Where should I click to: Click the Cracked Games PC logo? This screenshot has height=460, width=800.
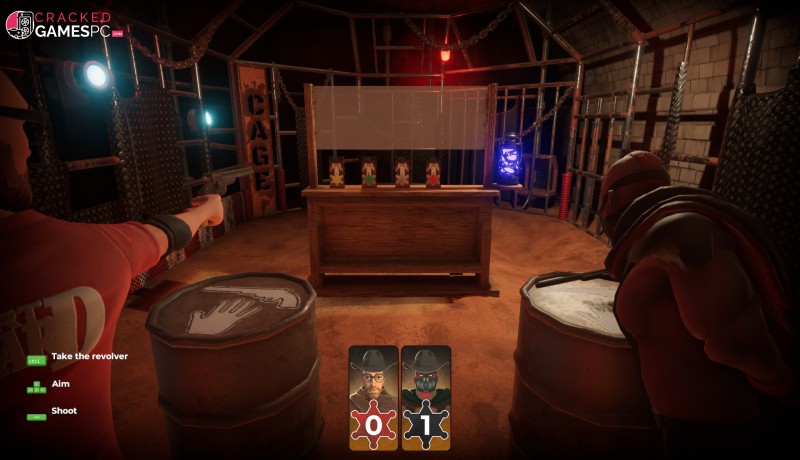point(63,25)
